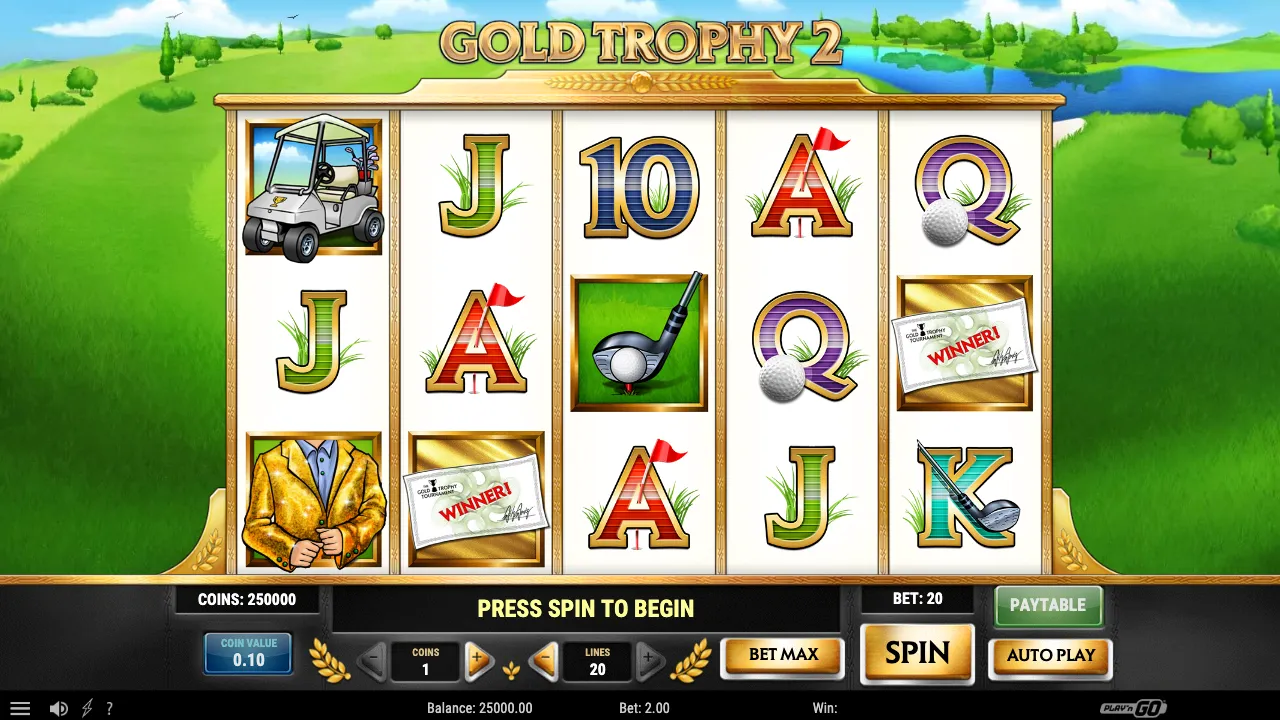Viewport: 1280px width, 720px height.
Task: Click the golf club driver symbol on reel three
Action: [638, 342]
